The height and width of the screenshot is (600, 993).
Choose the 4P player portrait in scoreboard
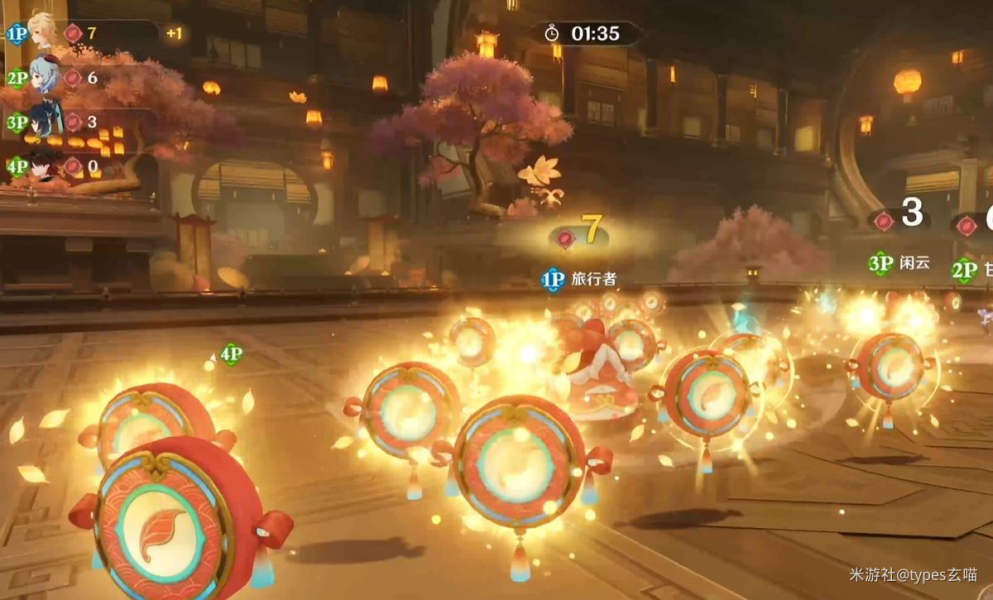[x=44, y=165]
